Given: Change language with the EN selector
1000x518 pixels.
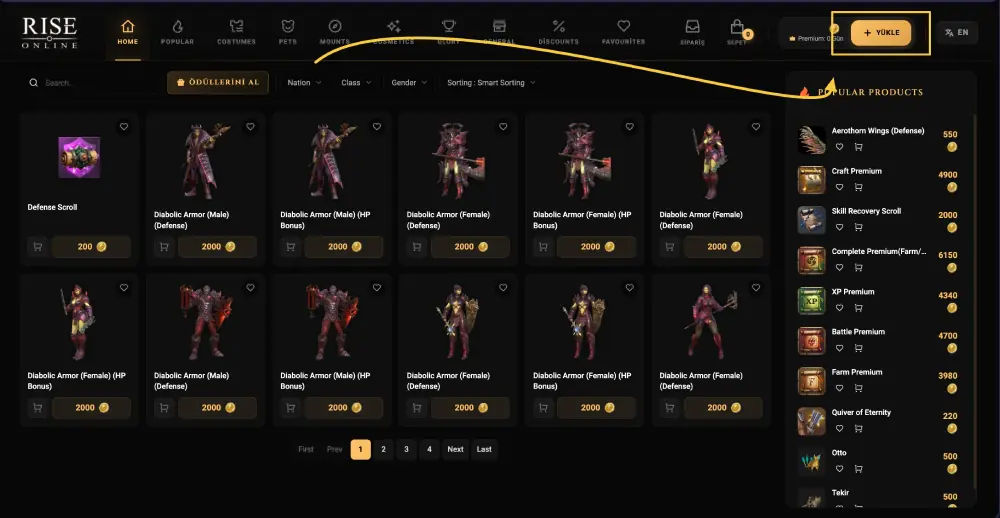Looking at the screenshot, I should 956,33.
